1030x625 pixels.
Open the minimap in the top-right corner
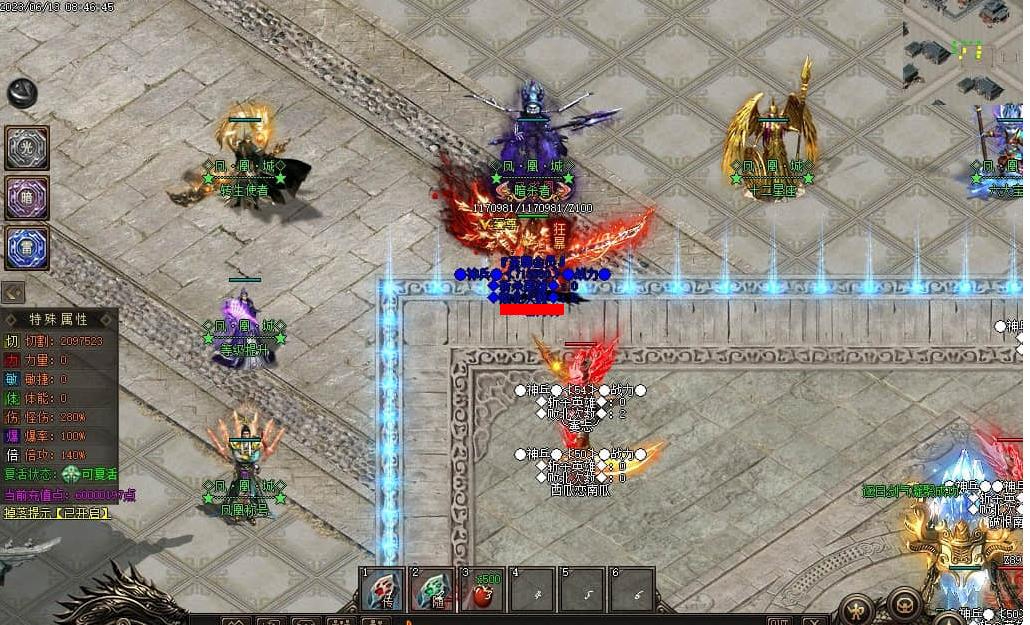click(x=966, y=45)
